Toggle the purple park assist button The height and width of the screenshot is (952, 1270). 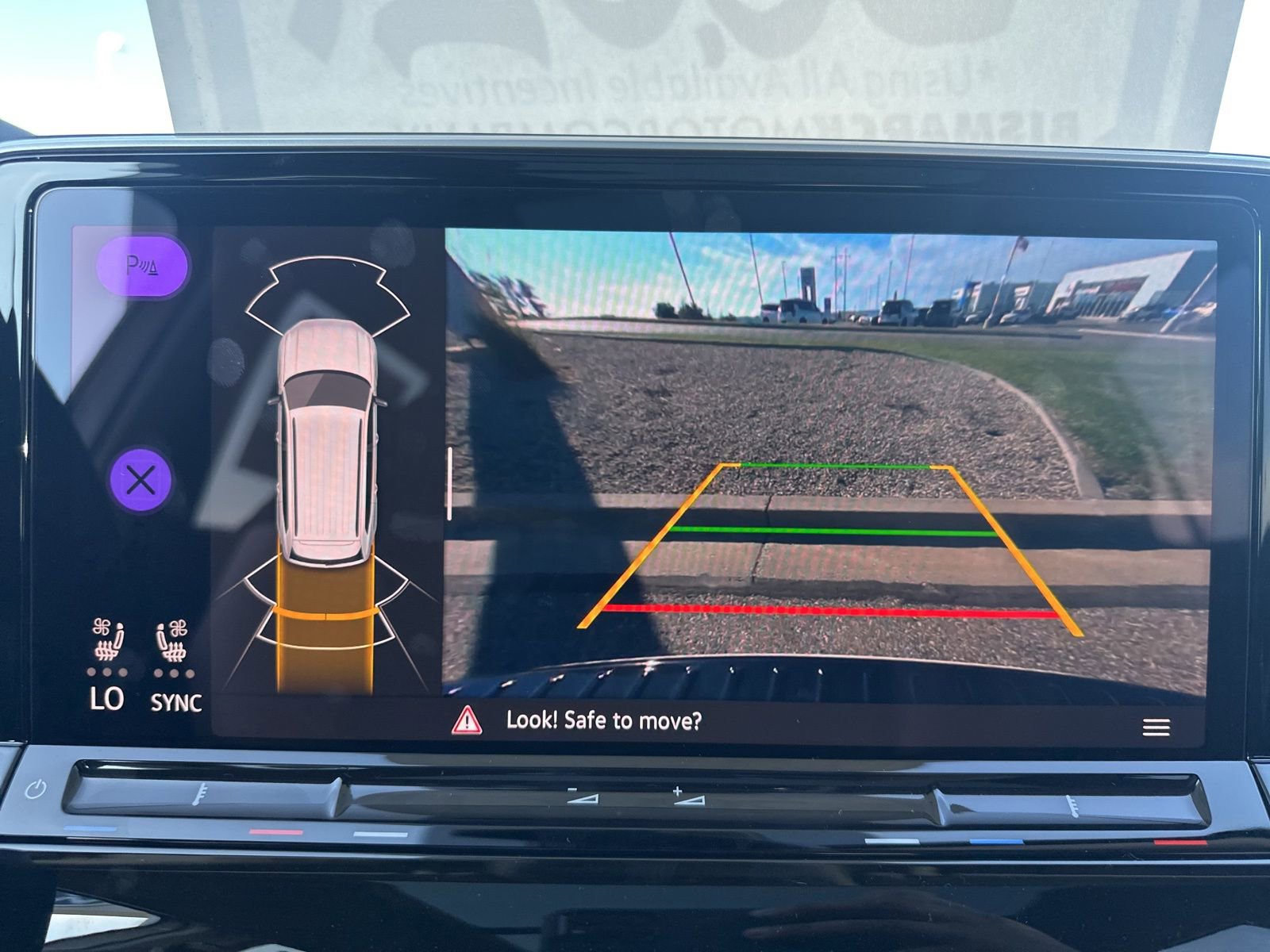coord(142,267)
